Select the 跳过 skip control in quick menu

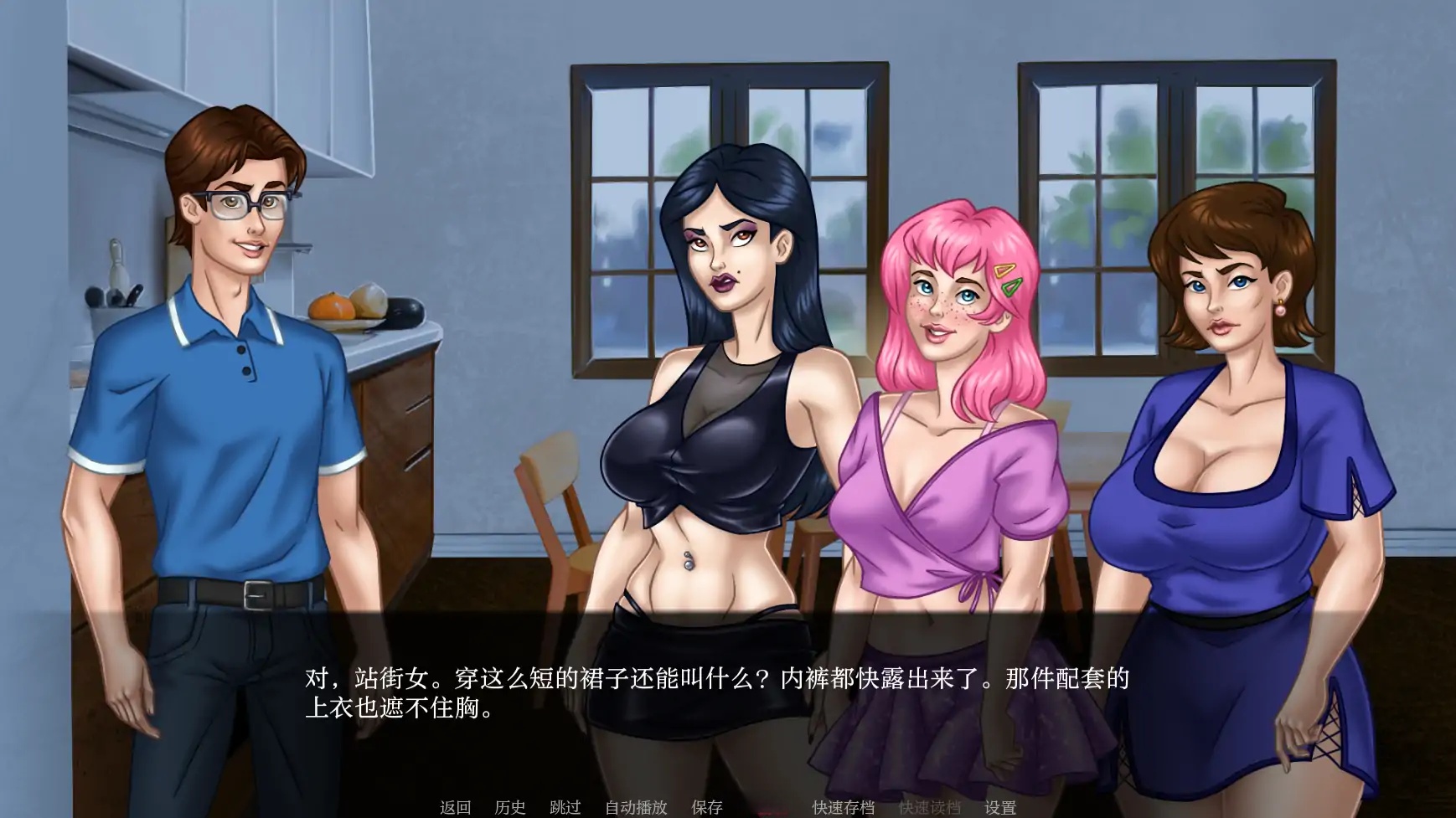(565, 806)
